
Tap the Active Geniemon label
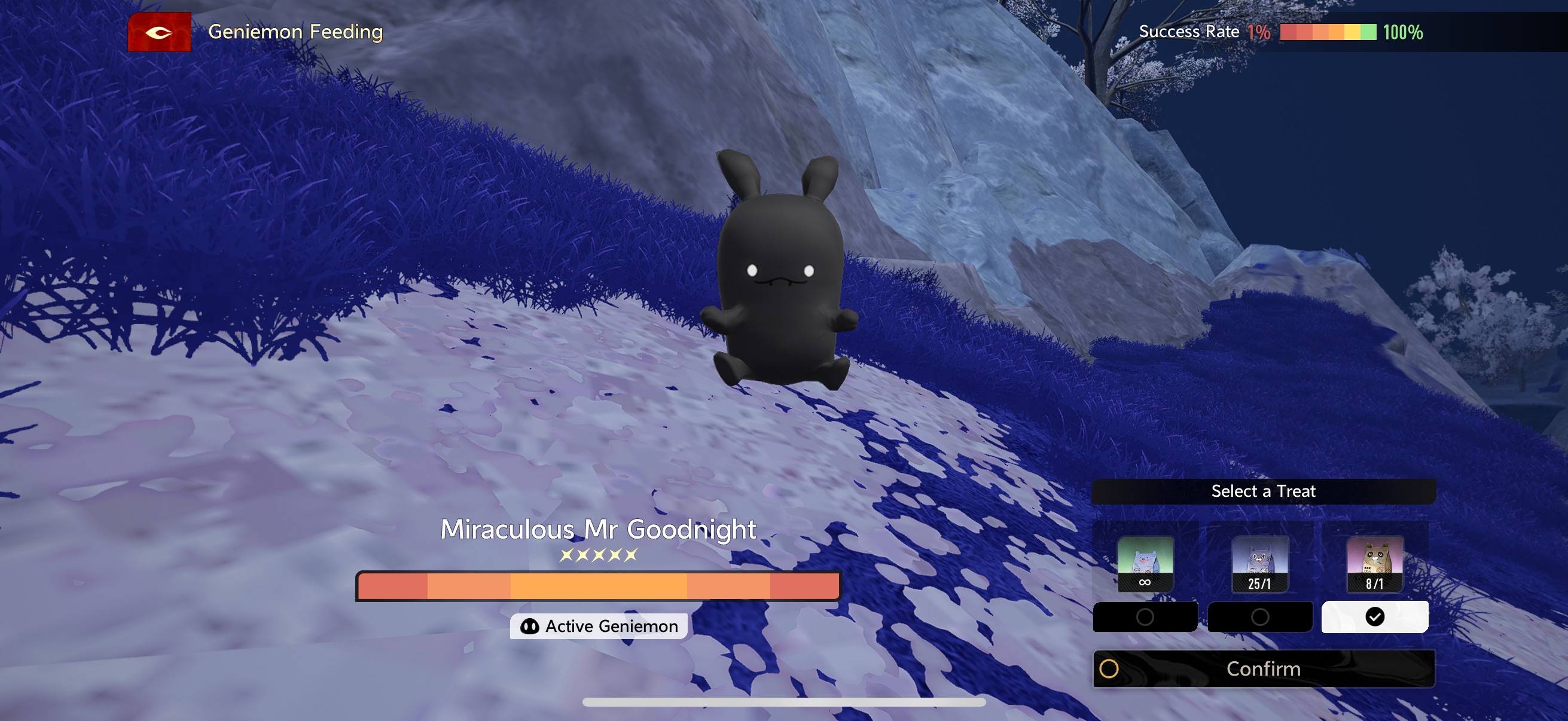[599, 626]
